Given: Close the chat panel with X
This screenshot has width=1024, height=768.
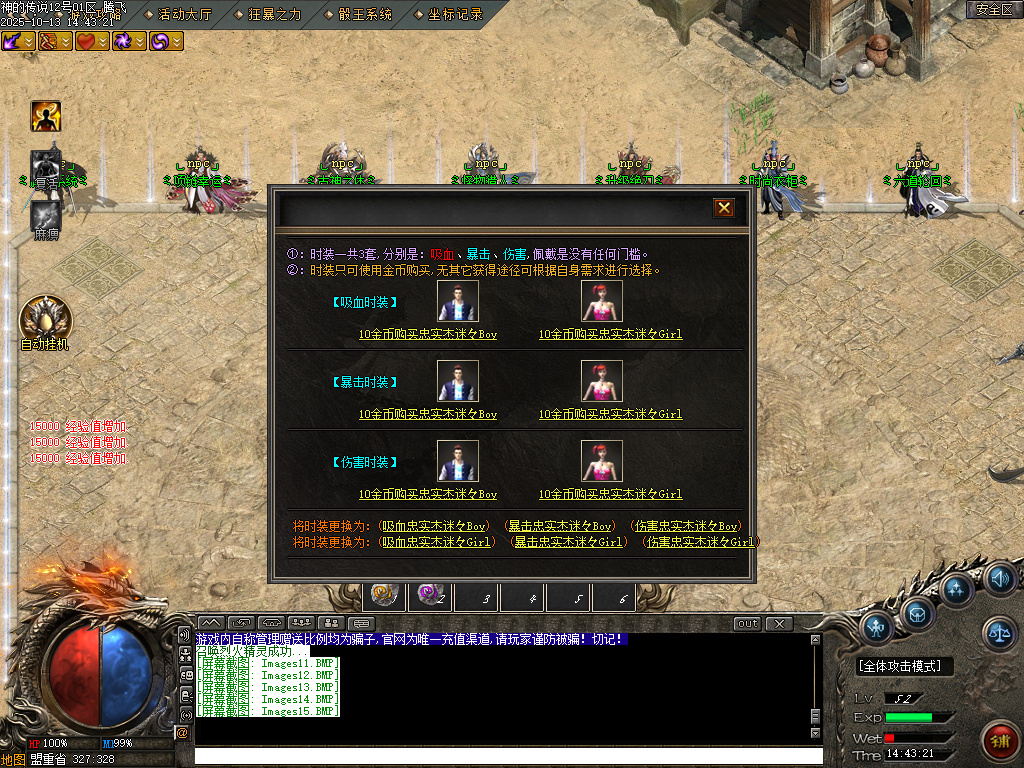Looking at the screenshot, I should pyautogui.click(x=778, y=624).
